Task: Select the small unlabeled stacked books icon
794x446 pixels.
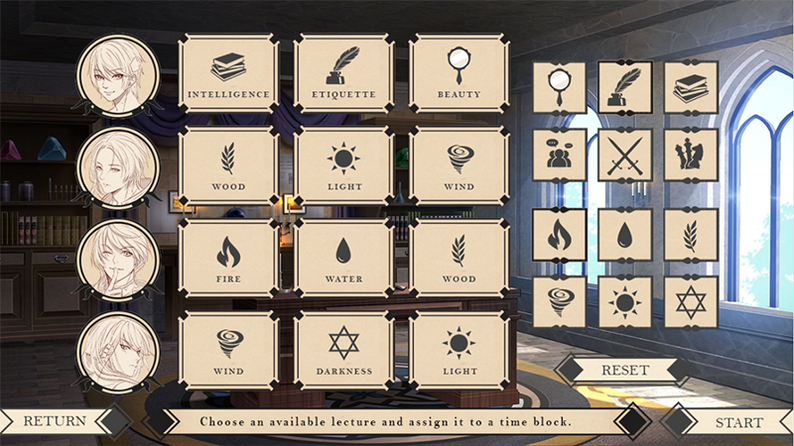Action: [691, 88]
